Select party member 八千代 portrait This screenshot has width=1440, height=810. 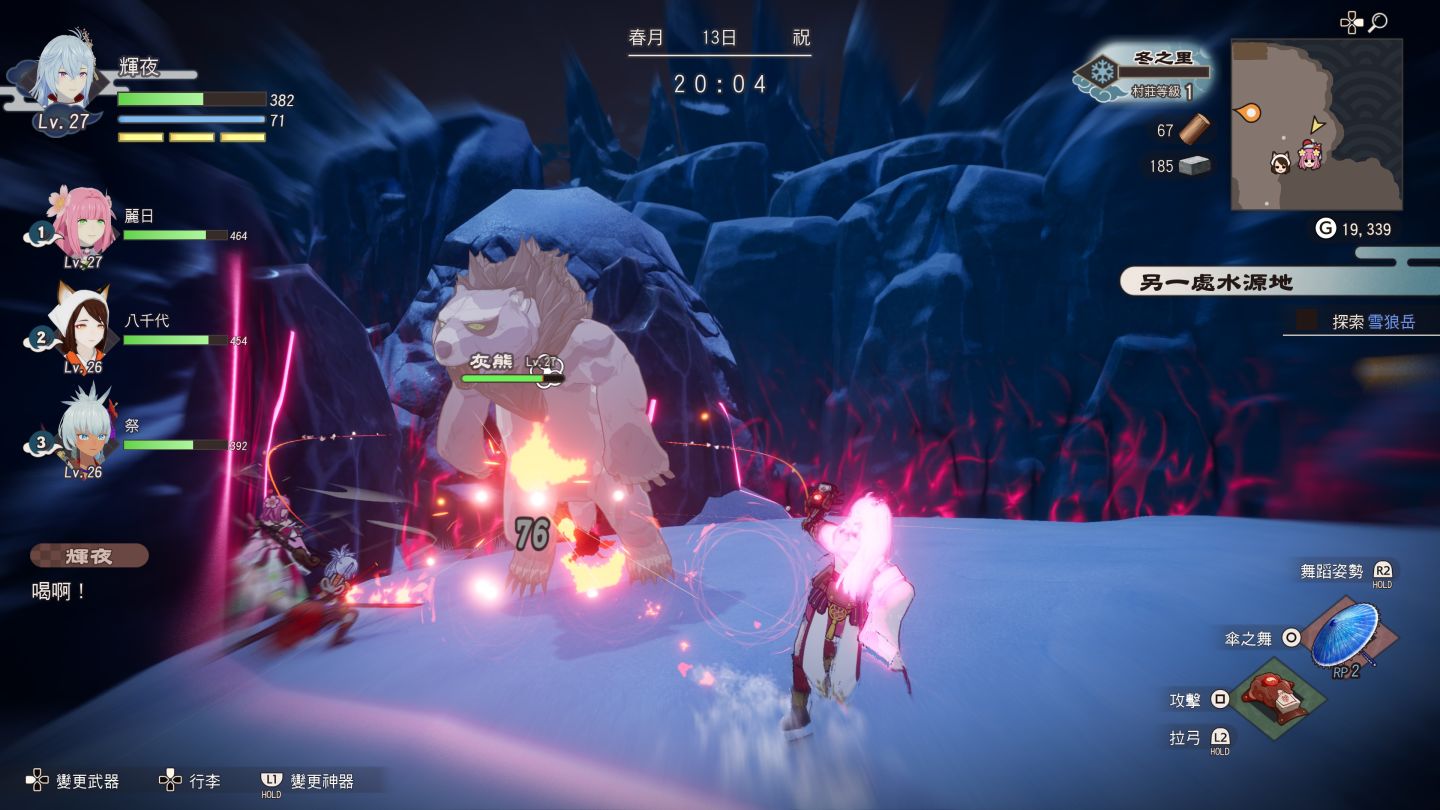(x=82, y=328)
